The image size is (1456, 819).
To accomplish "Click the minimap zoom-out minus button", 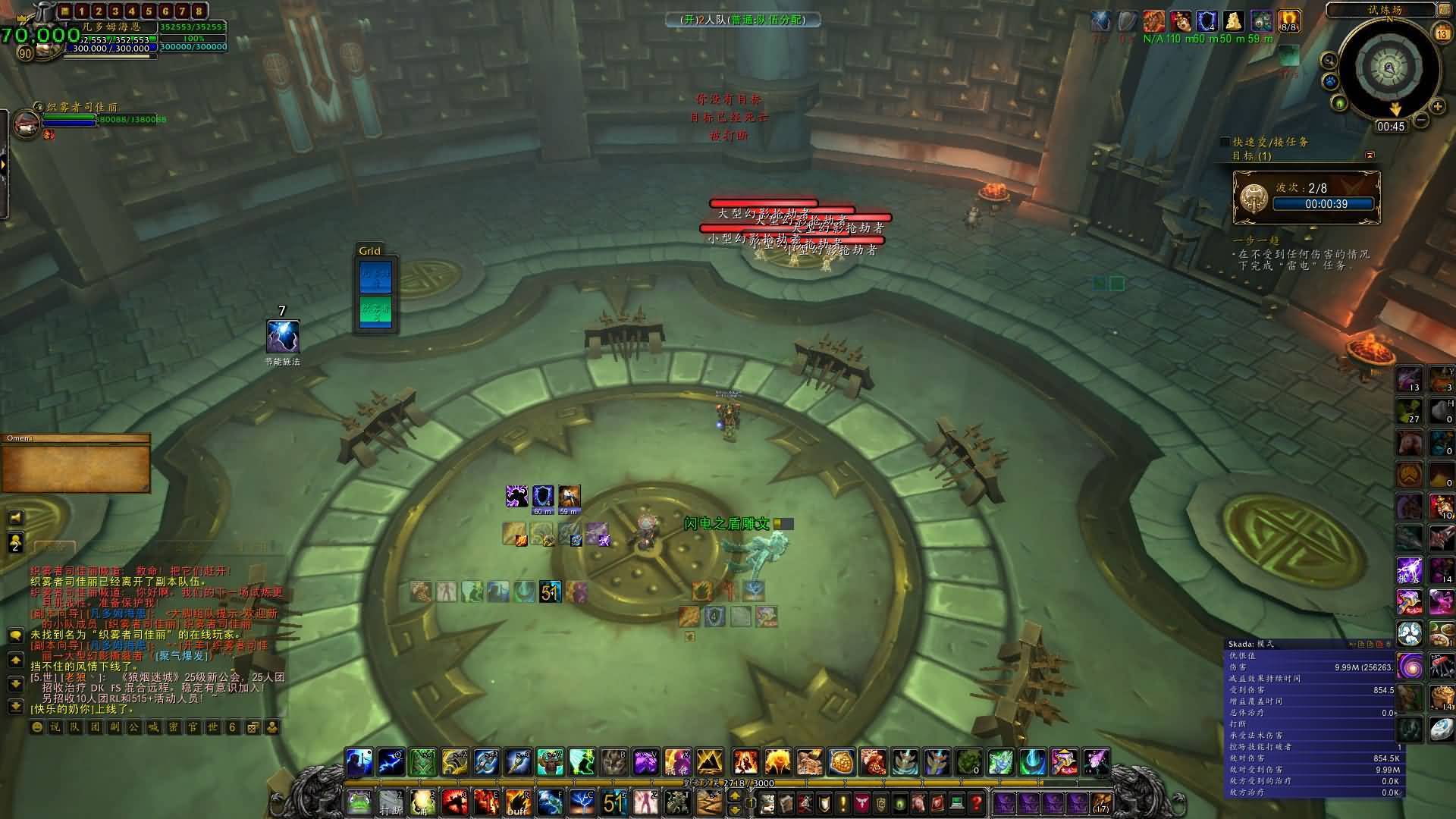I will click(1421, 120).
